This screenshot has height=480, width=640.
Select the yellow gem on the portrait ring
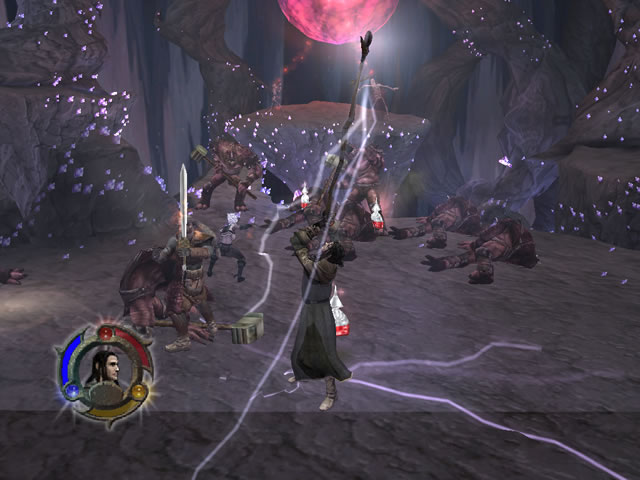click(138, 390)
